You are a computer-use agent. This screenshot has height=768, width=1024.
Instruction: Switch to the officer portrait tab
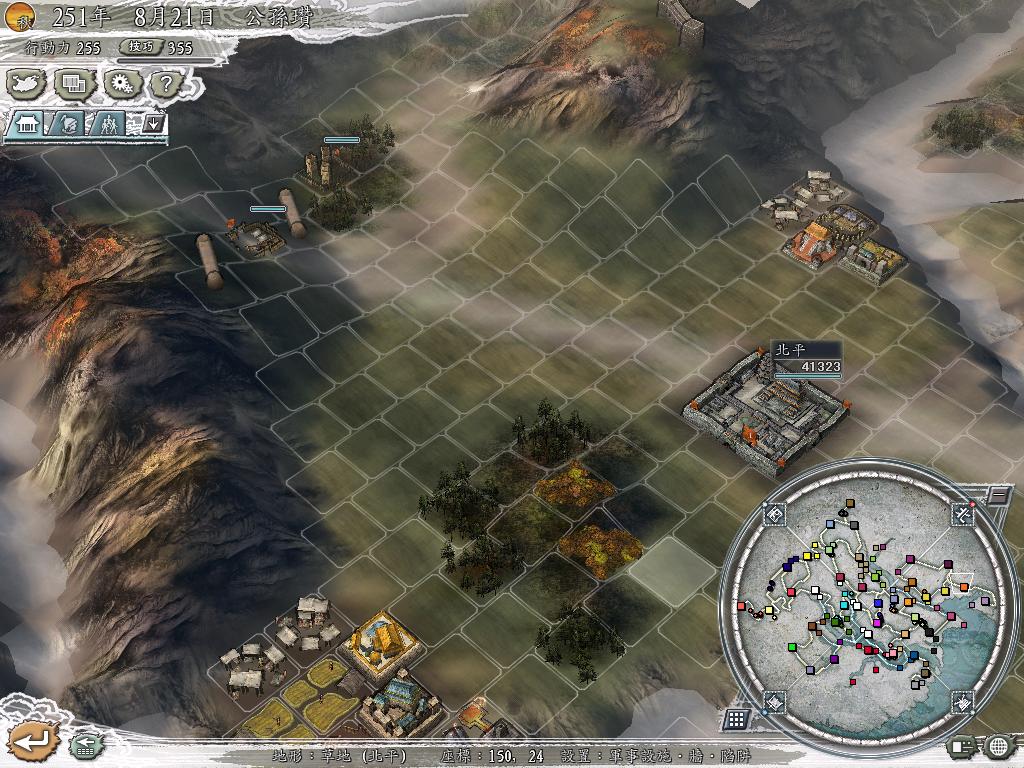coord(67,124)
